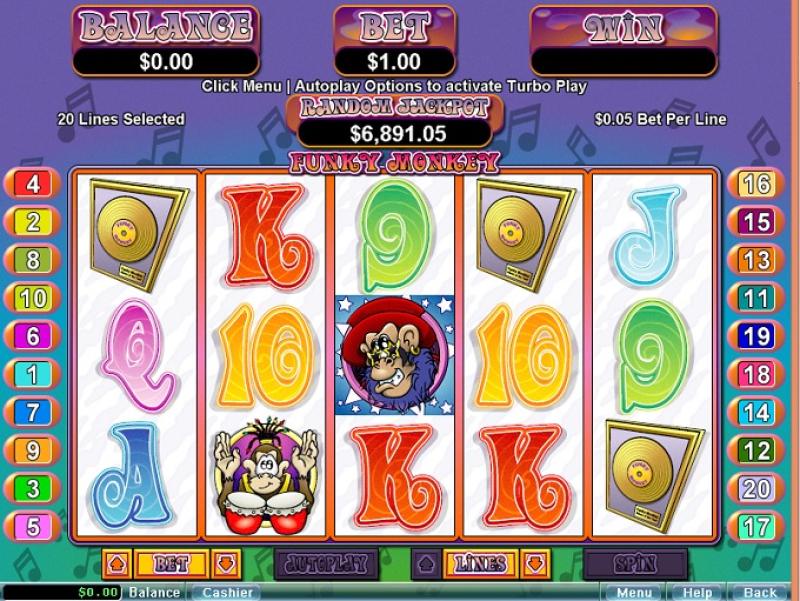Select payline number 10
The image size is (800, 601).
point(32,298)
